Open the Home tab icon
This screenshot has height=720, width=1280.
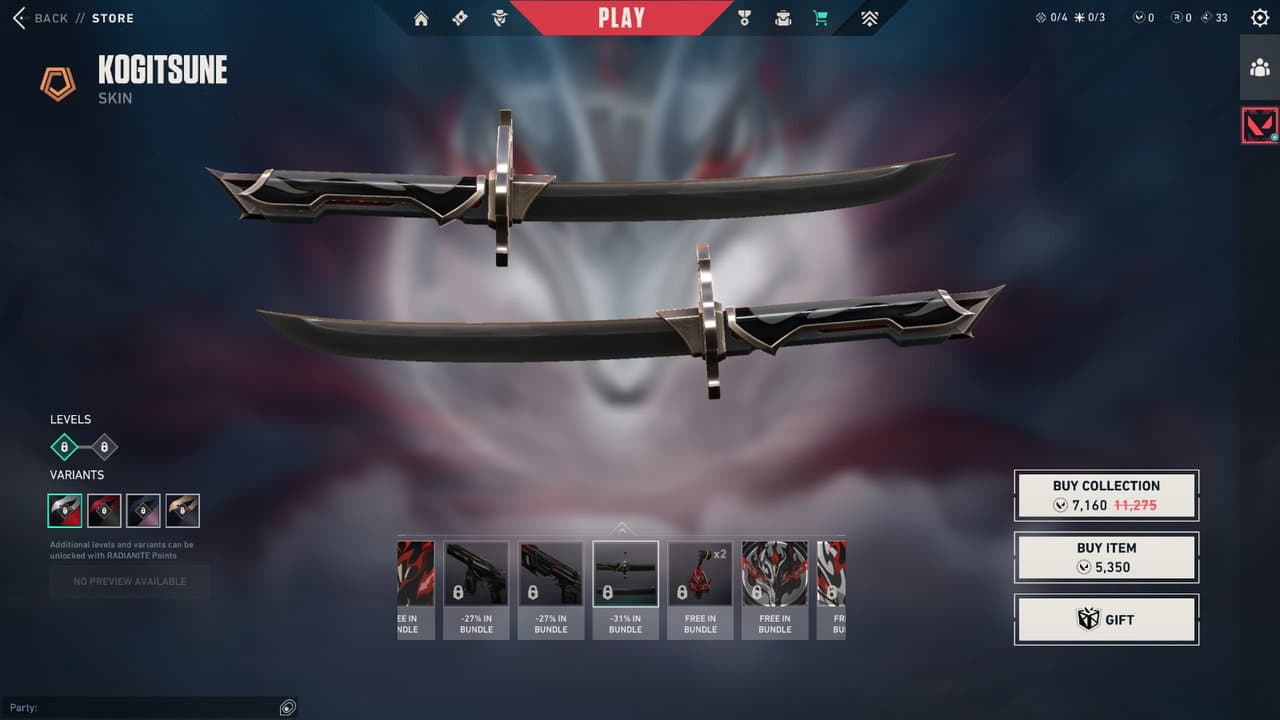point(421,18)
